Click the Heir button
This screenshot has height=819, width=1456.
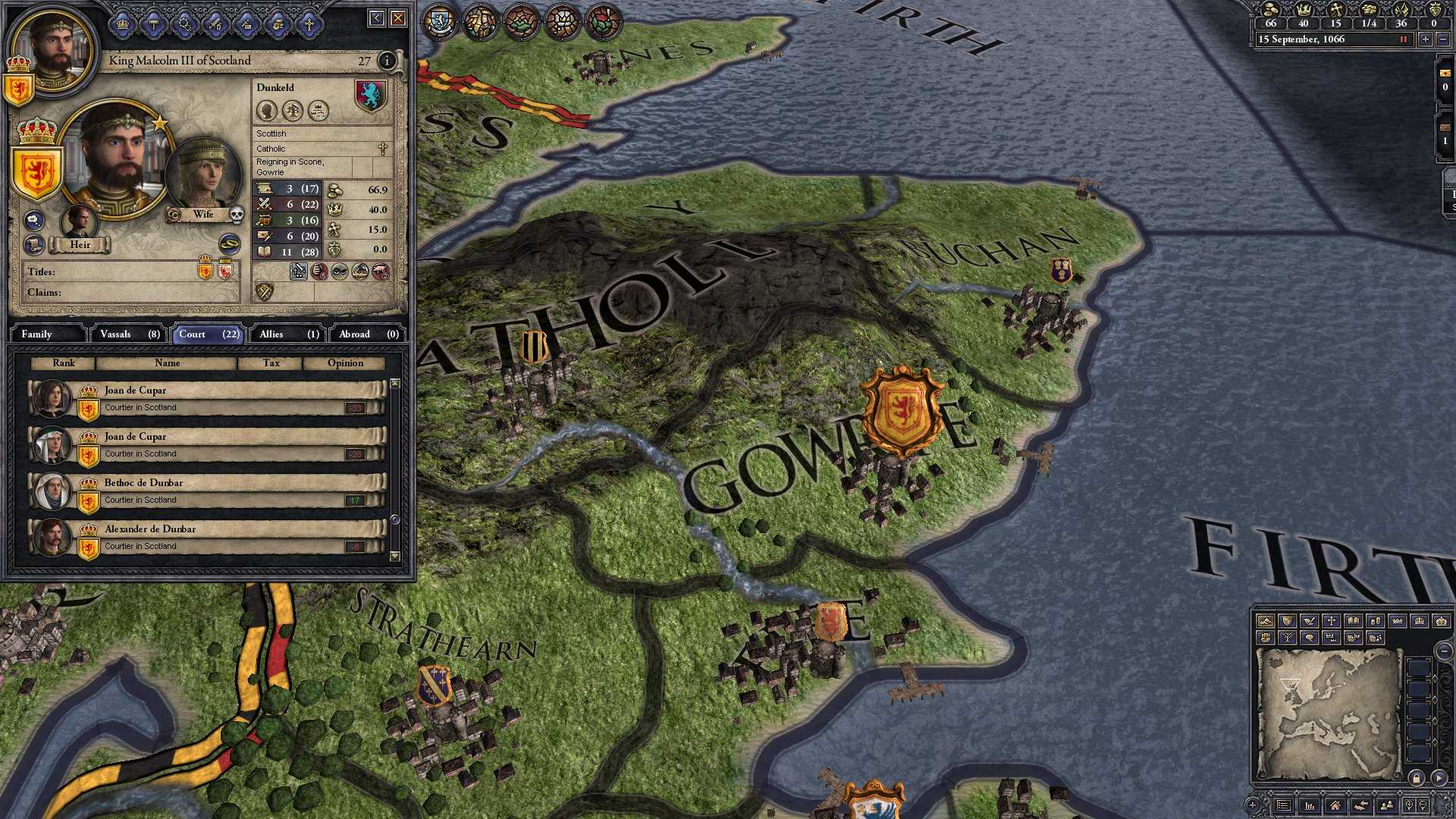80,245
